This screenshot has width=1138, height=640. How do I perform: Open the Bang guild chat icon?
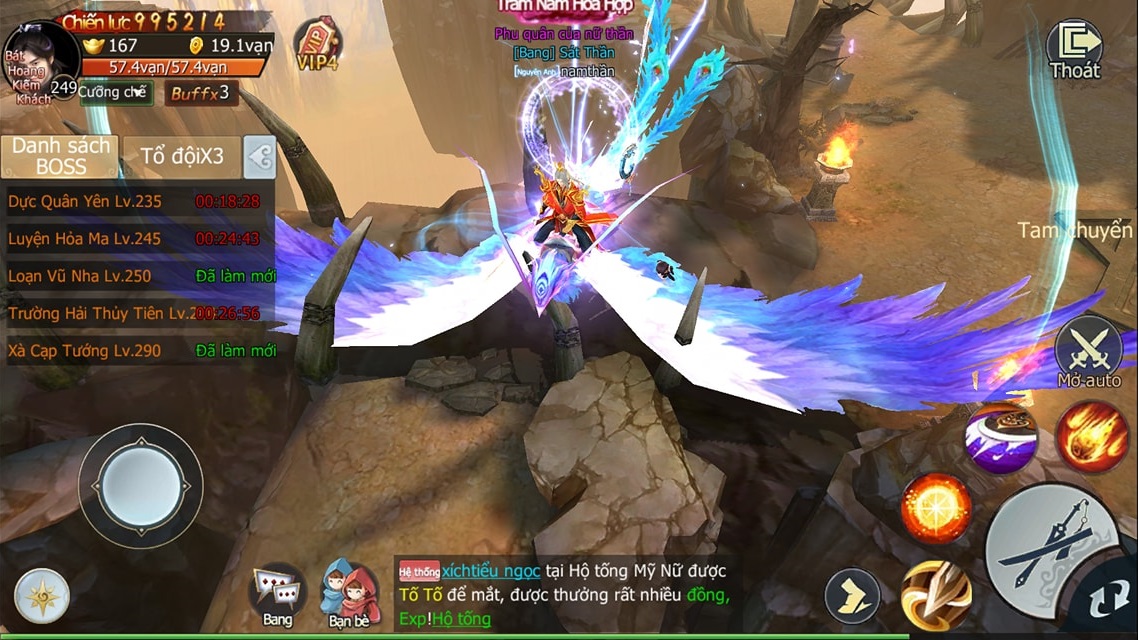[277, 594]
